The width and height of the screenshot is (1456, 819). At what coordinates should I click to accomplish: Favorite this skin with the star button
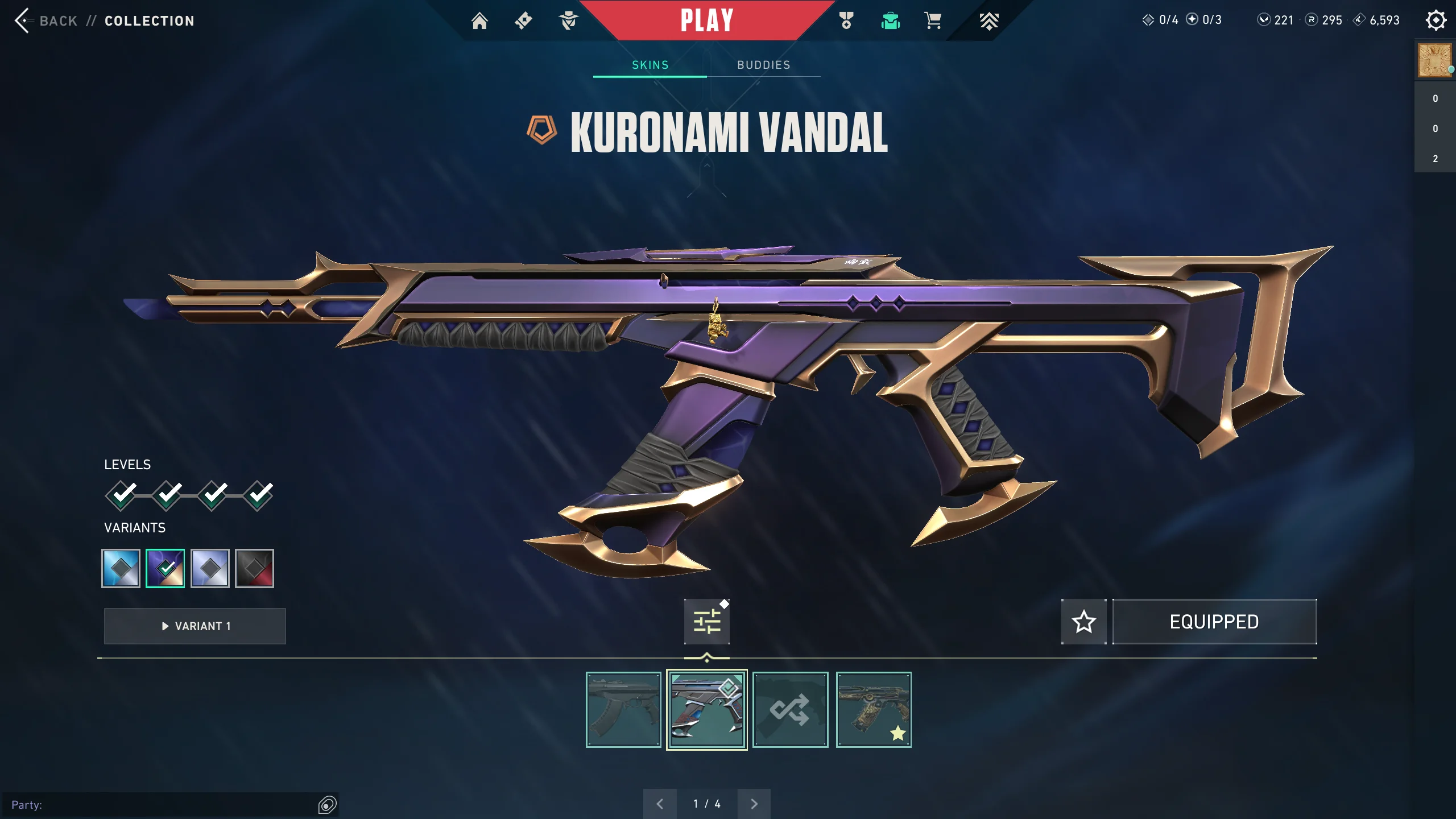(x=1083, y=622)
